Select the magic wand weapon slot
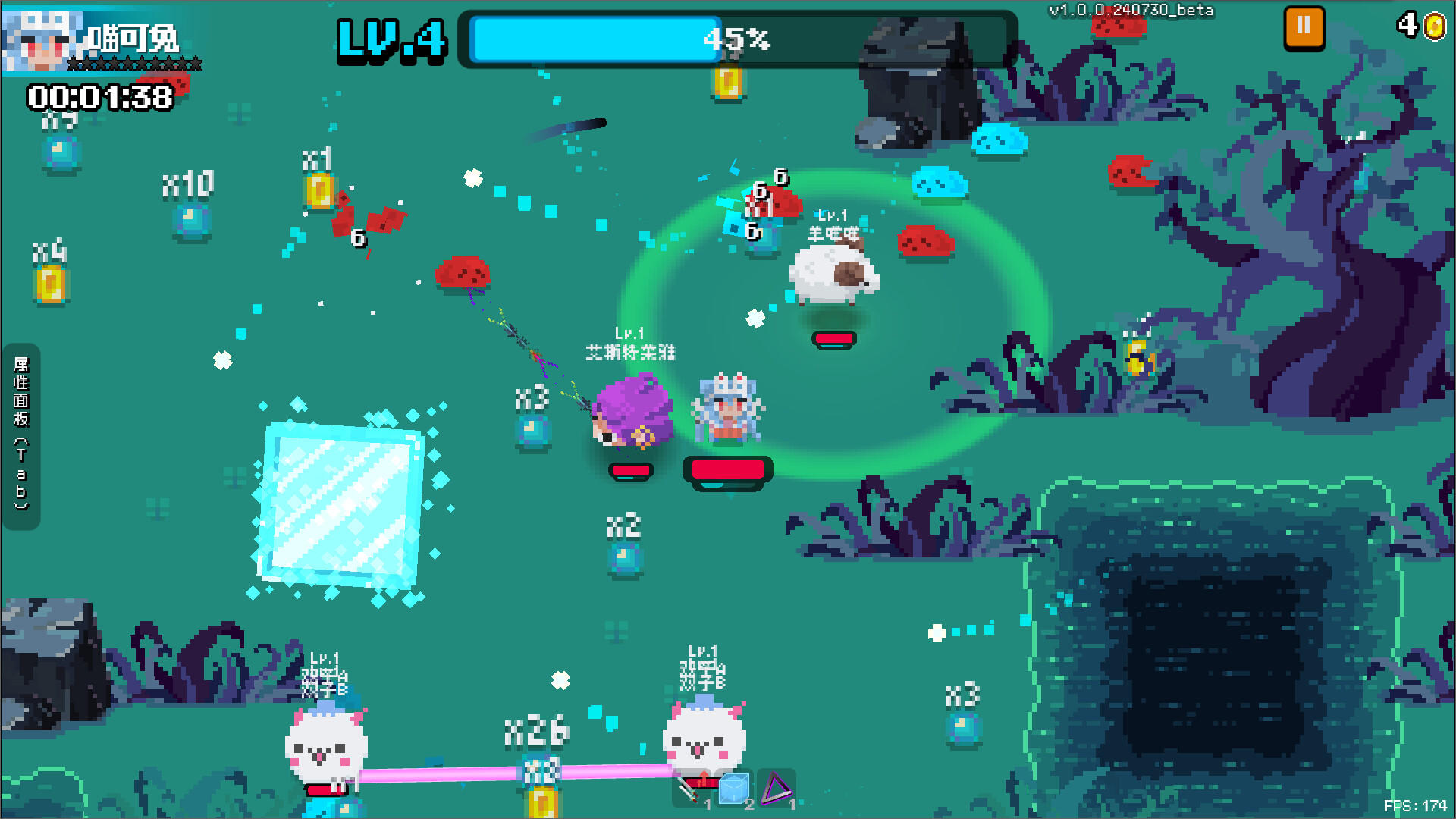 coord(689,790)
